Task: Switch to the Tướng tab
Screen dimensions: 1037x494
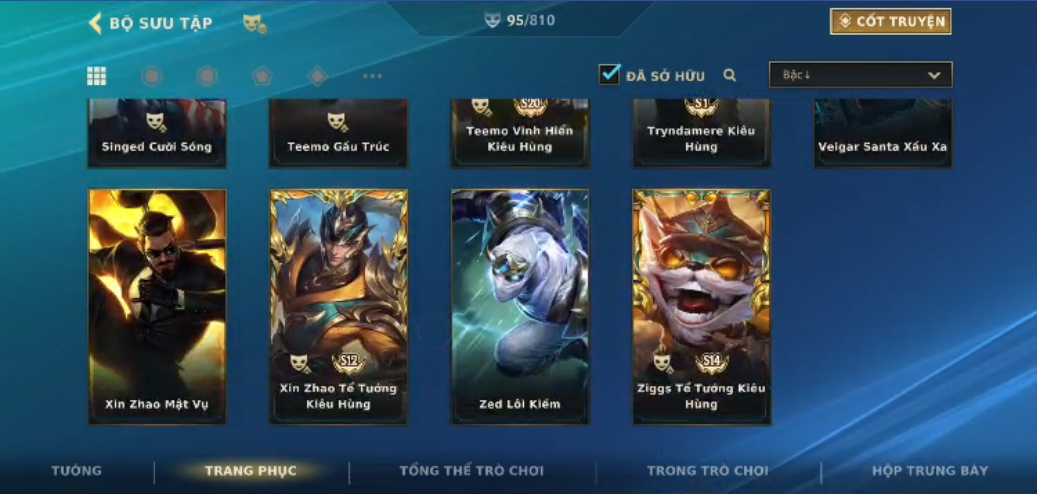Action: tap(77, 471)
